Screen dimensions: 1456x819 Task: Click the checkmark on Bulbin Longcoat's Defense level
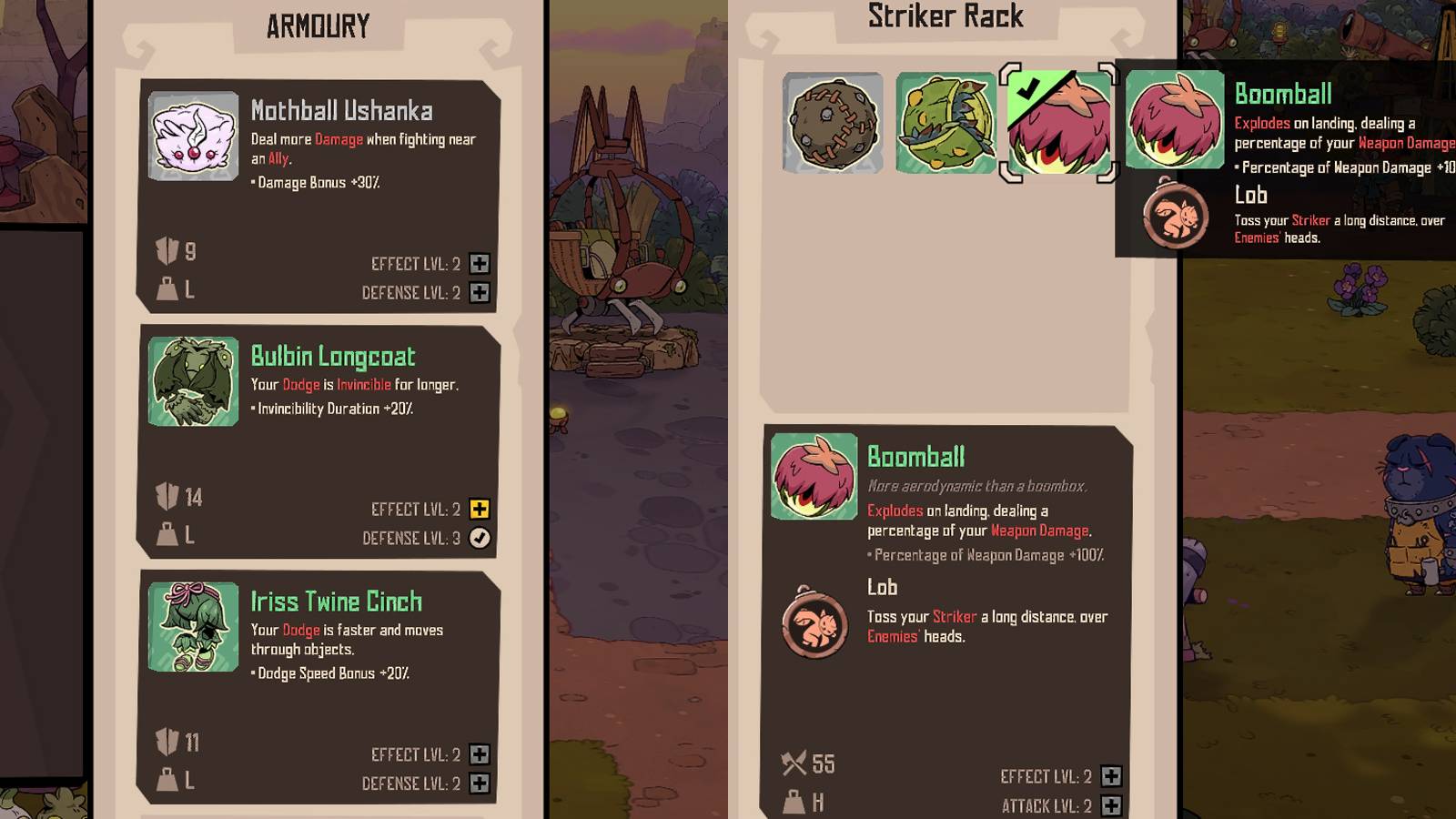coord(480,537)
